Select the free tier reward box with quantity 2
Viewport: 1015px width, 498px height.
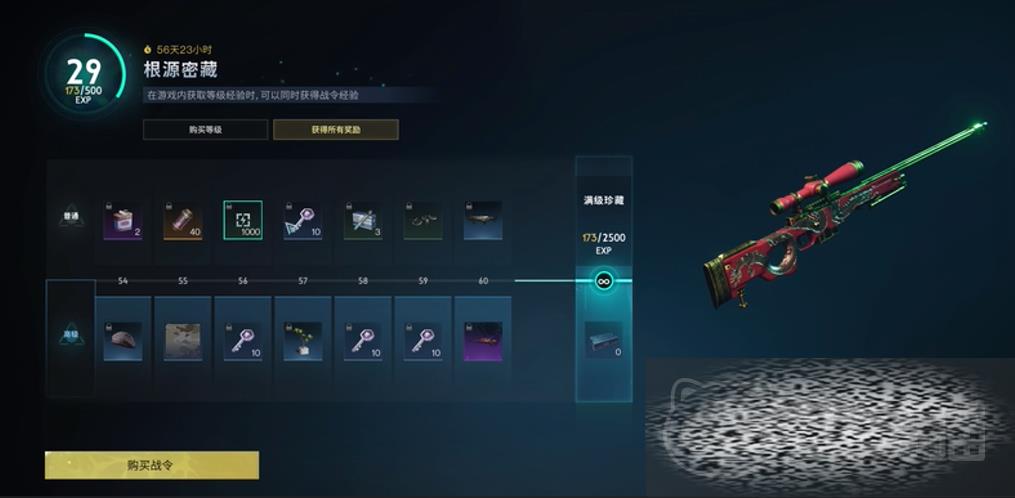coord(123,220)
